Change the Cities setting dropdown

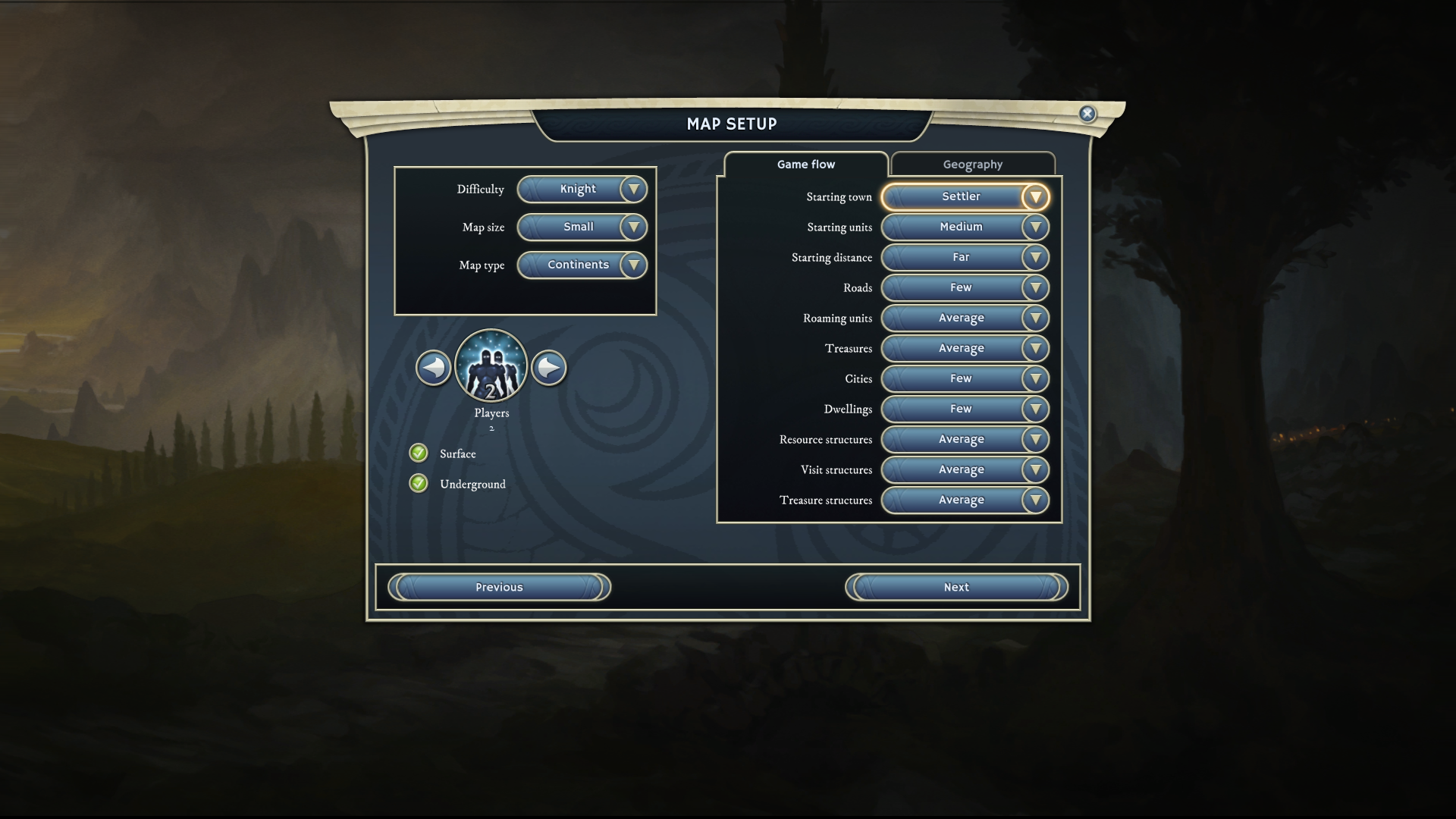pyautogui.click(x=965, y=379)
